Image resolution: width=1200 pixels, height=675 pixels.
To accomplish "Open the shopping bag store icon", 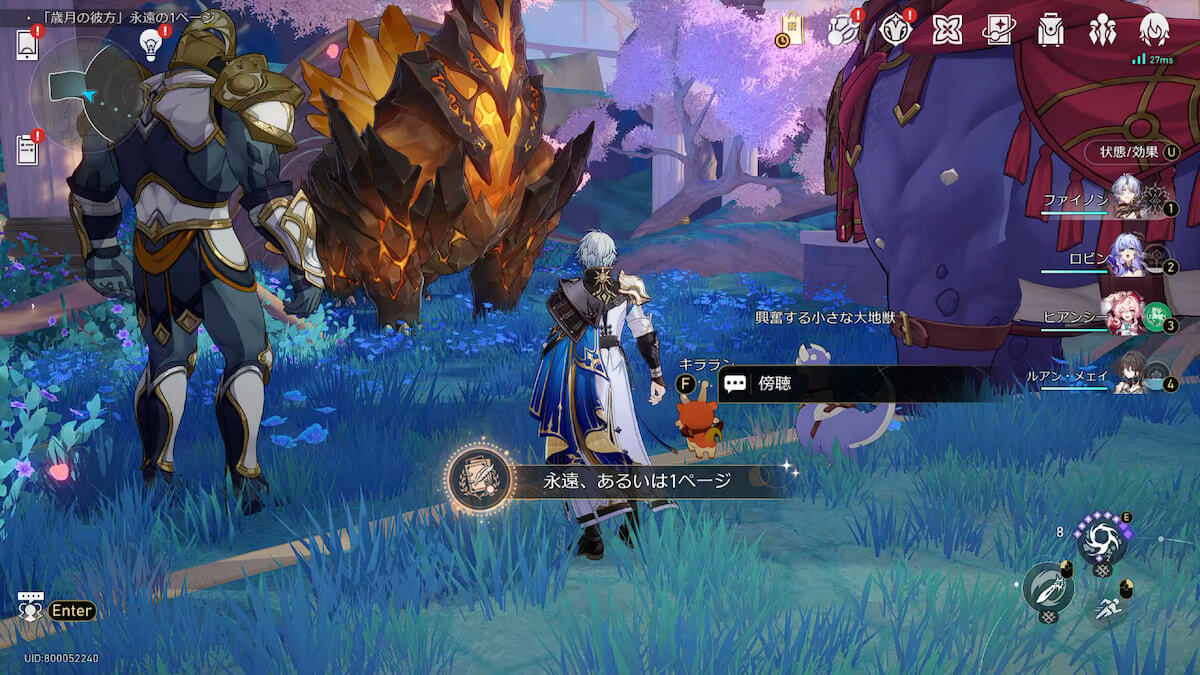I will coord(789,30).
